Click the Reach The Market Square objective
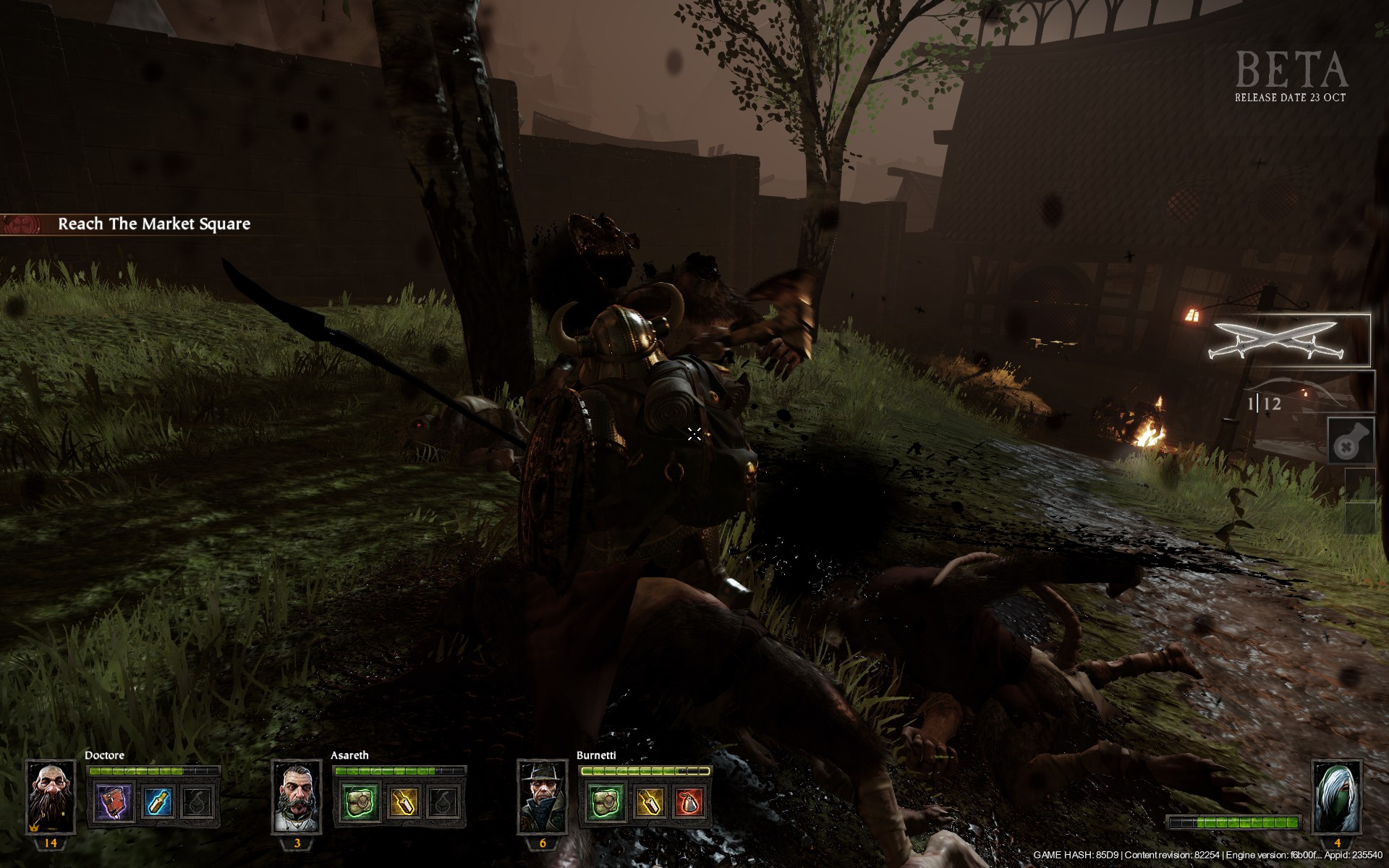The image size is (1389, 868). pyautogui.click(x=153, y=224)
